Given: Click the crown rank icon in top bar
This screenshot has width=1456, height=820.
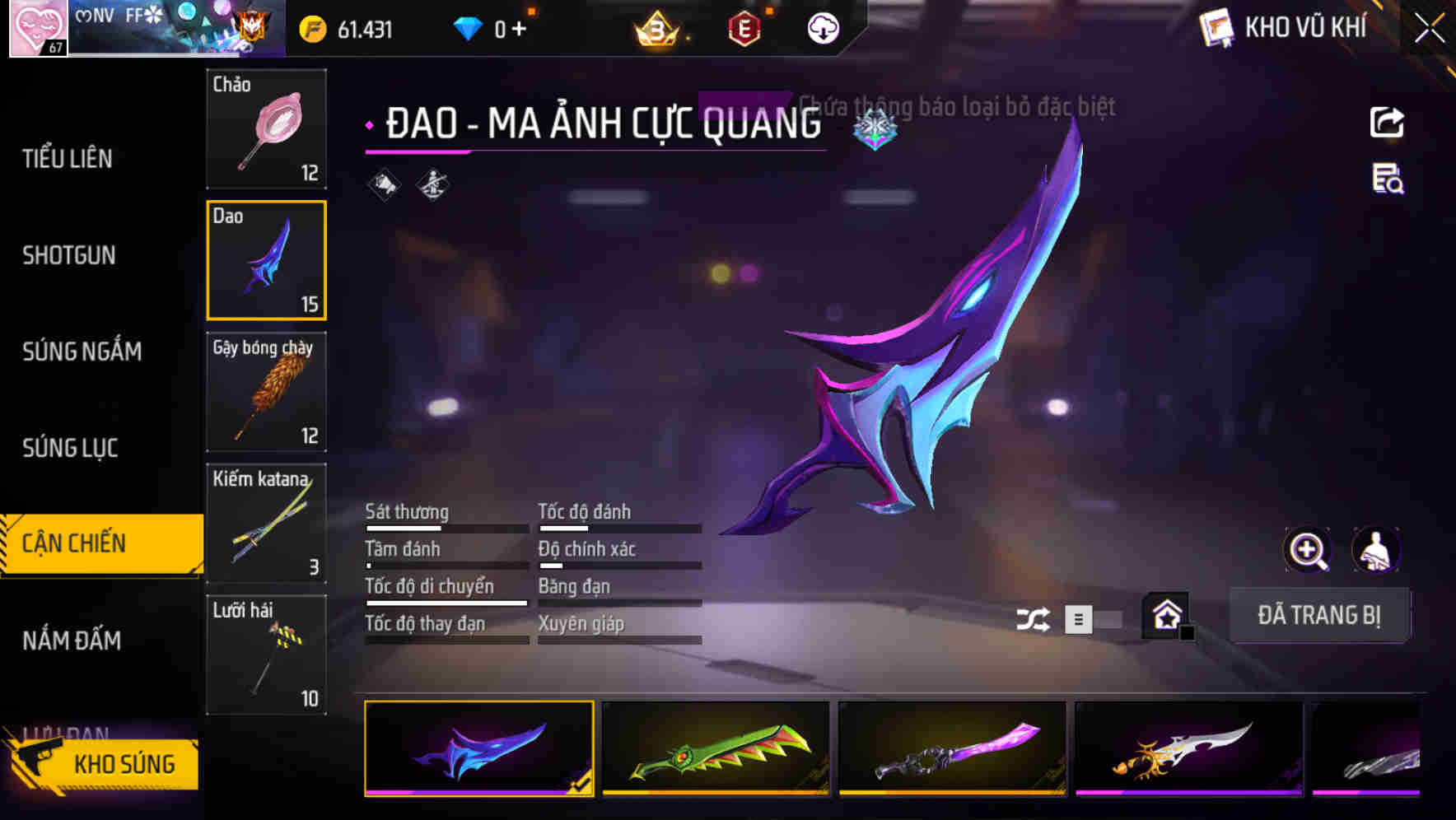Looking at the screenshot, I should point(655,27).
